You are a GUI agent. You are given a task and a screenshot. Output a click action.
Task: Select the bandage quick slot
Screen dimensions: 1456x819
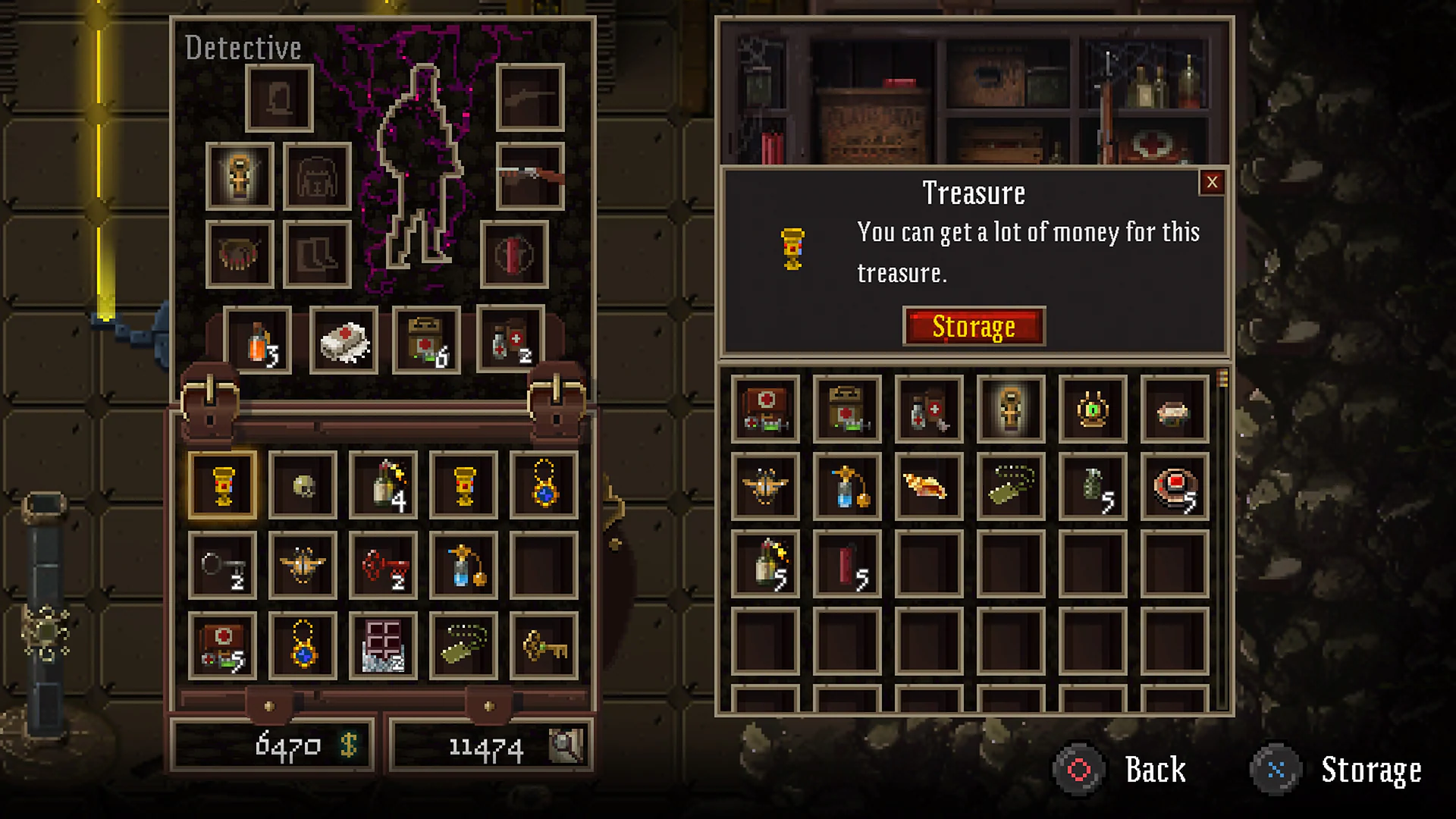pyautogui.click(x=344, y=341)
